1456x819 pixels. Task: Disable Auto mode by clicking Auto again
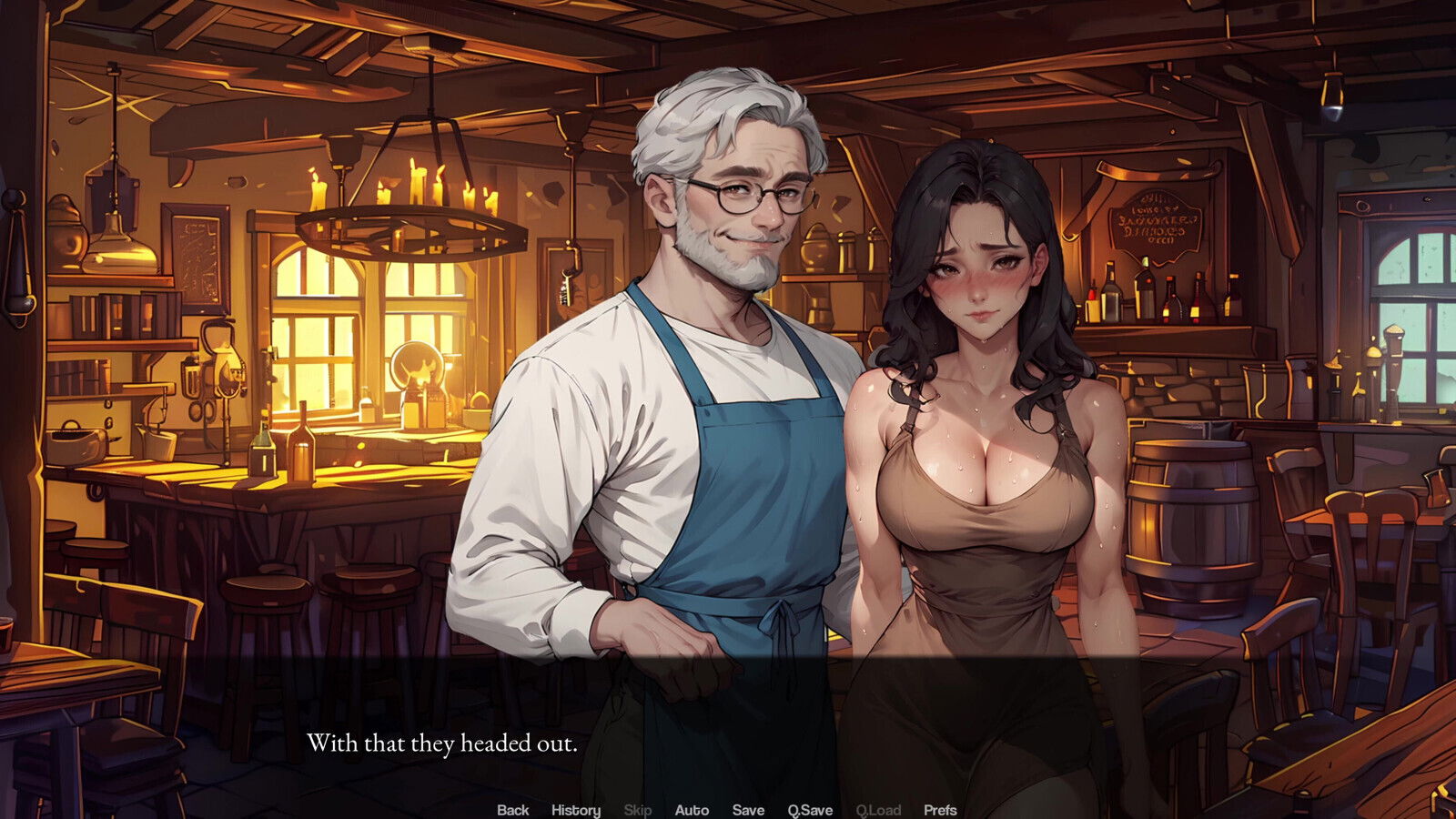693,809
